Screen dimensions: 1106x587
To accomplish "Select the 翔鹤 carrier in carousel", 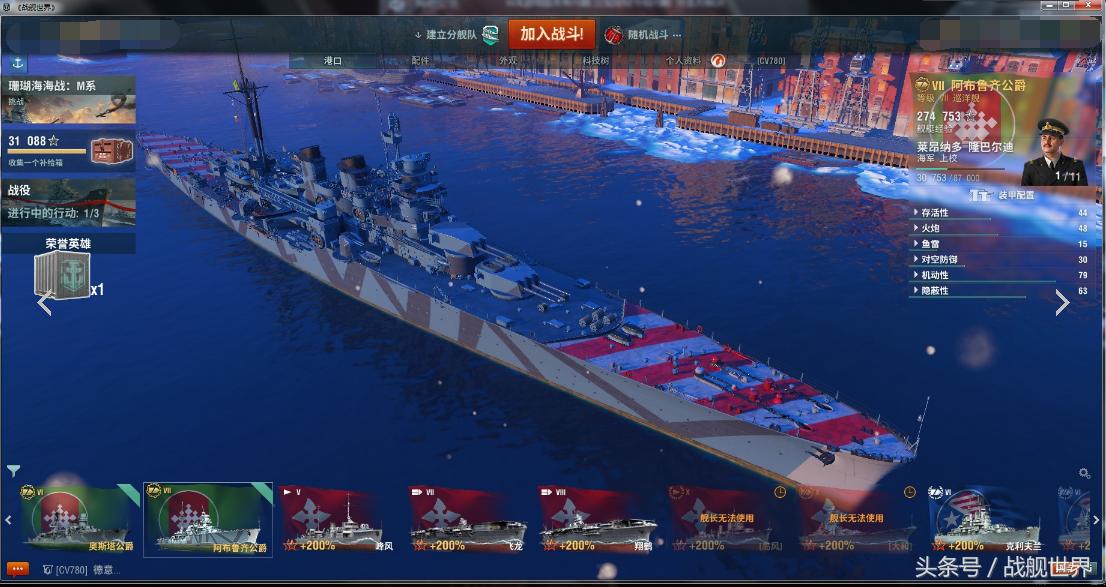I will [598, 520].
